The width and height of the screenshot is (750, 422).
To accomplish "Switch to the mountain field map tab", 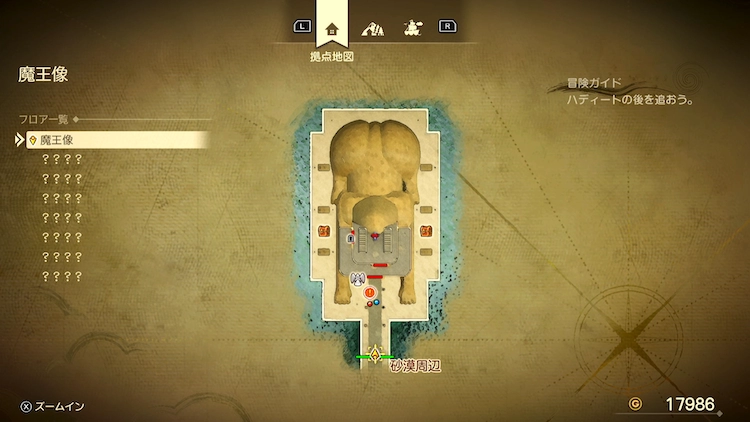I will click(x=372, y=28).
